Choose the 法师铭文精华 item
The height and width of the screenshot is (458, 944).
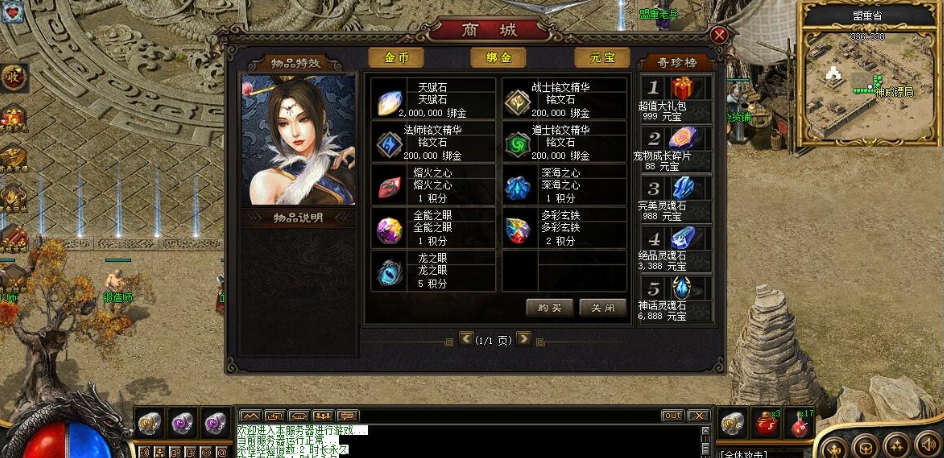click(x=434, y=143)
